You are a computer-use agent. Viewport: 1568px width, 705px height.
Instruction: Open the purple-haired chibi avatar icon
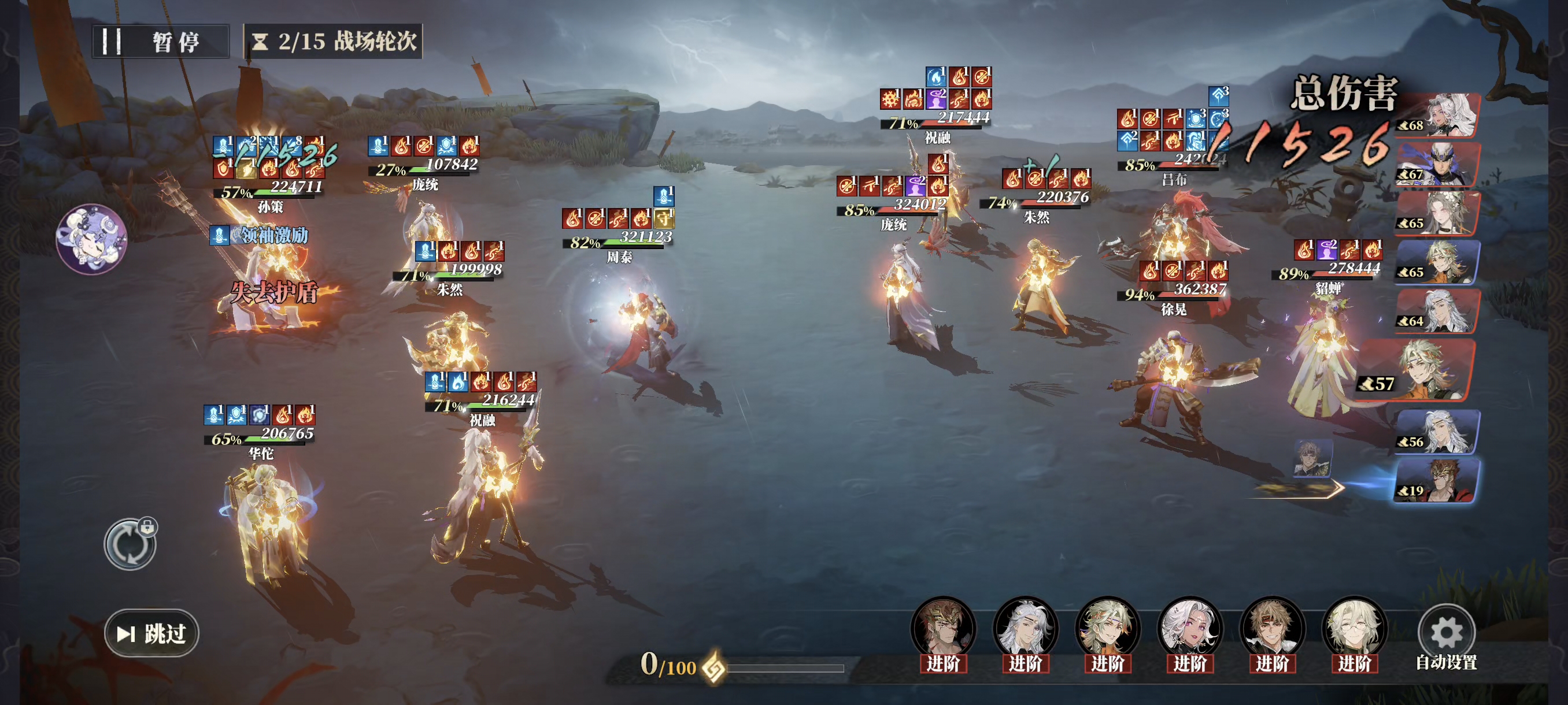coord(91,239)
